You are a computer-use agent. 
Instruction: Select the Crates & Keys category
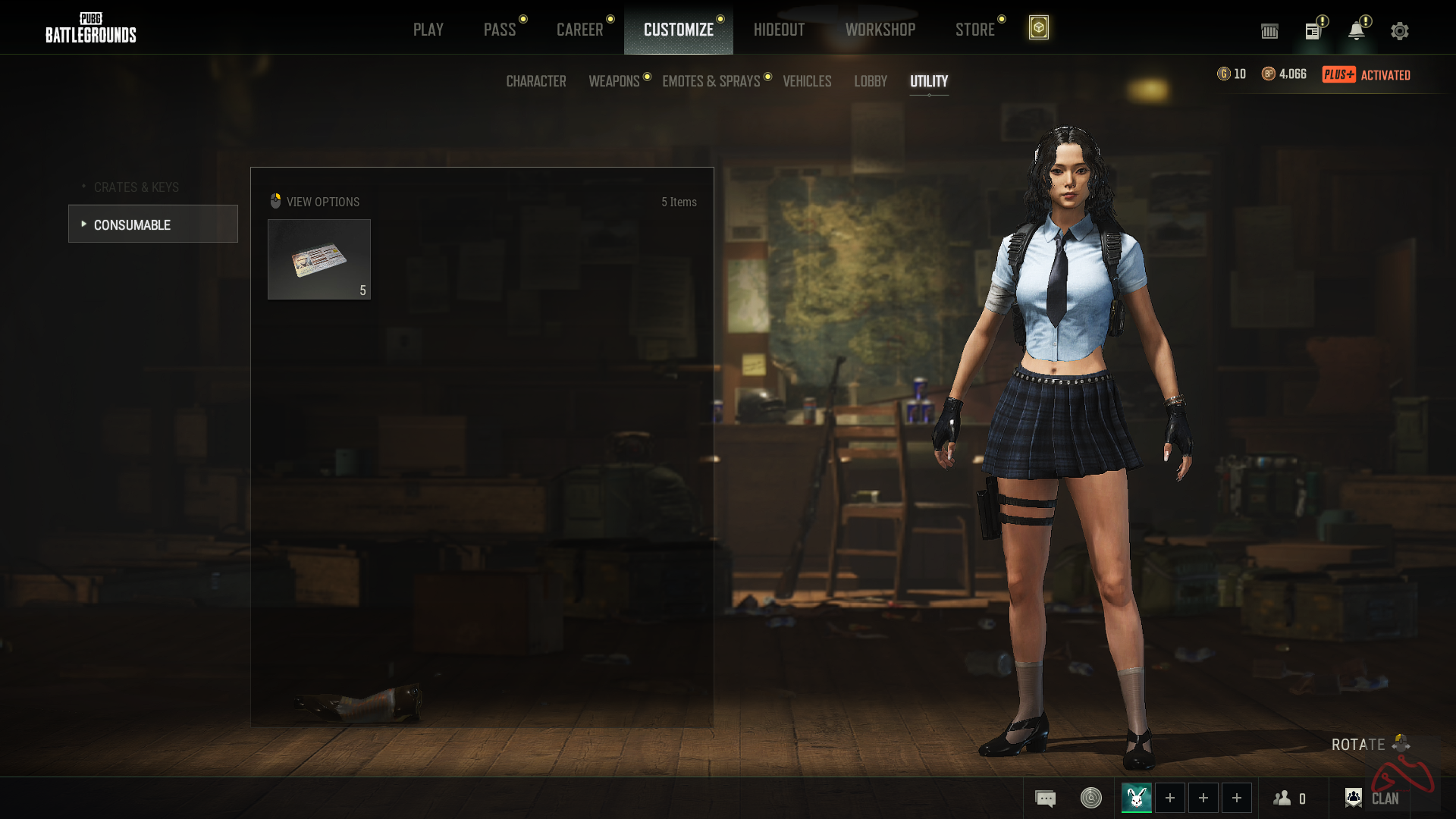[136, 187]
